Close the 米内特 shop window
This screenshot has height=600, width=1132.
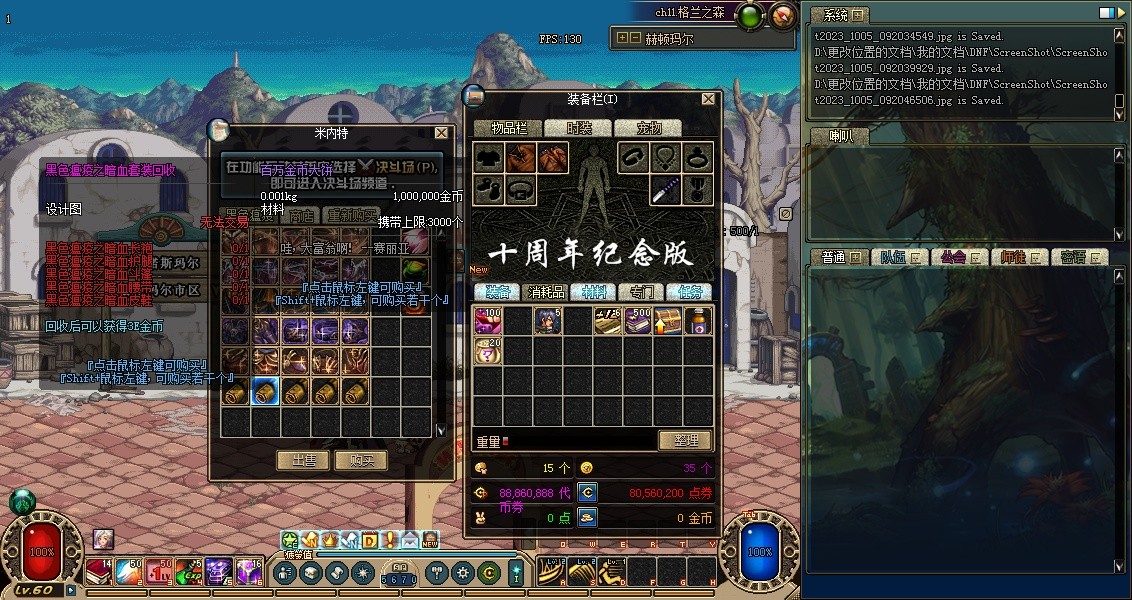[441, 132]
